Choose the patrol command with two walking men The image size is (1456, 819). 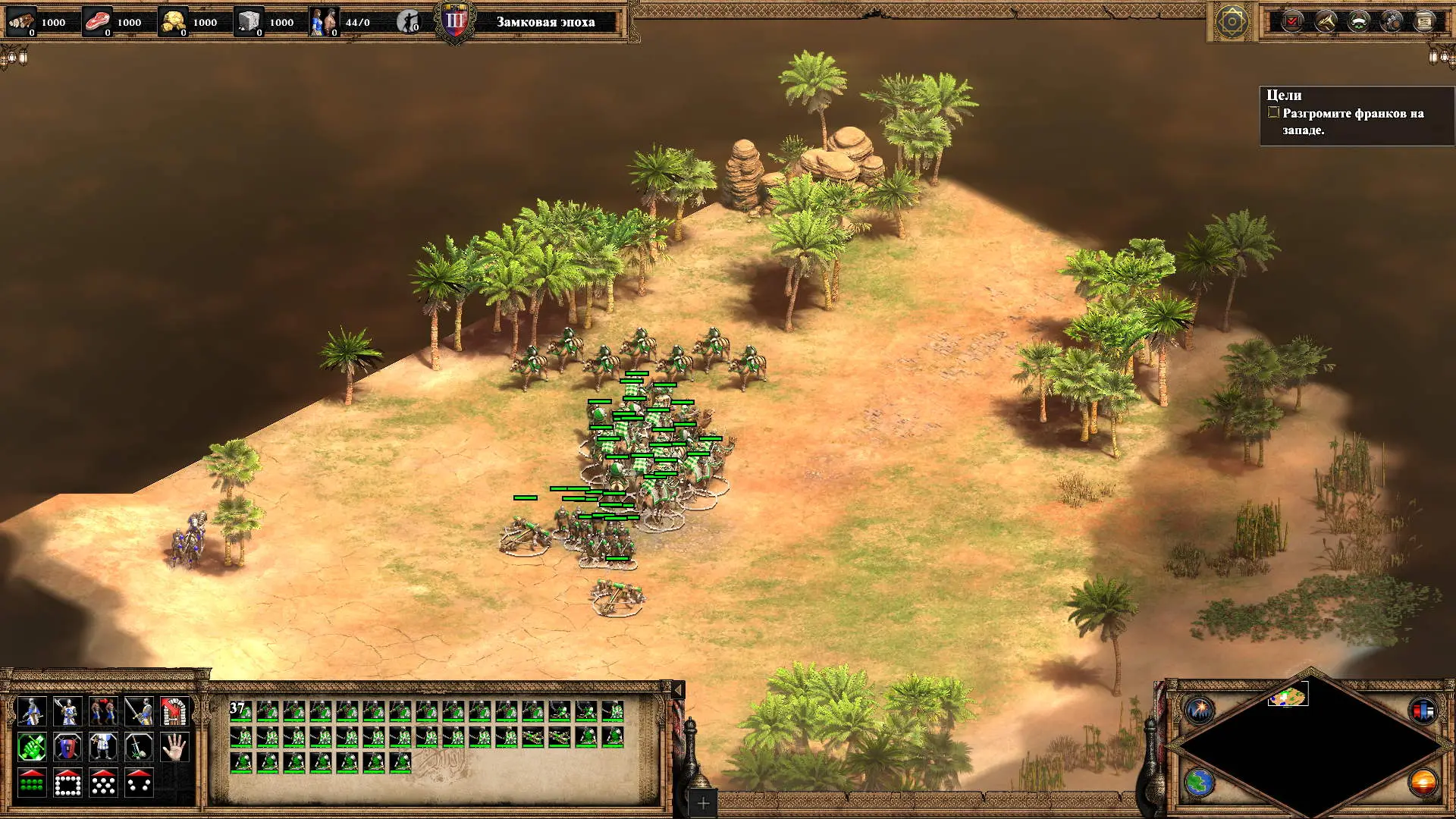103,711
